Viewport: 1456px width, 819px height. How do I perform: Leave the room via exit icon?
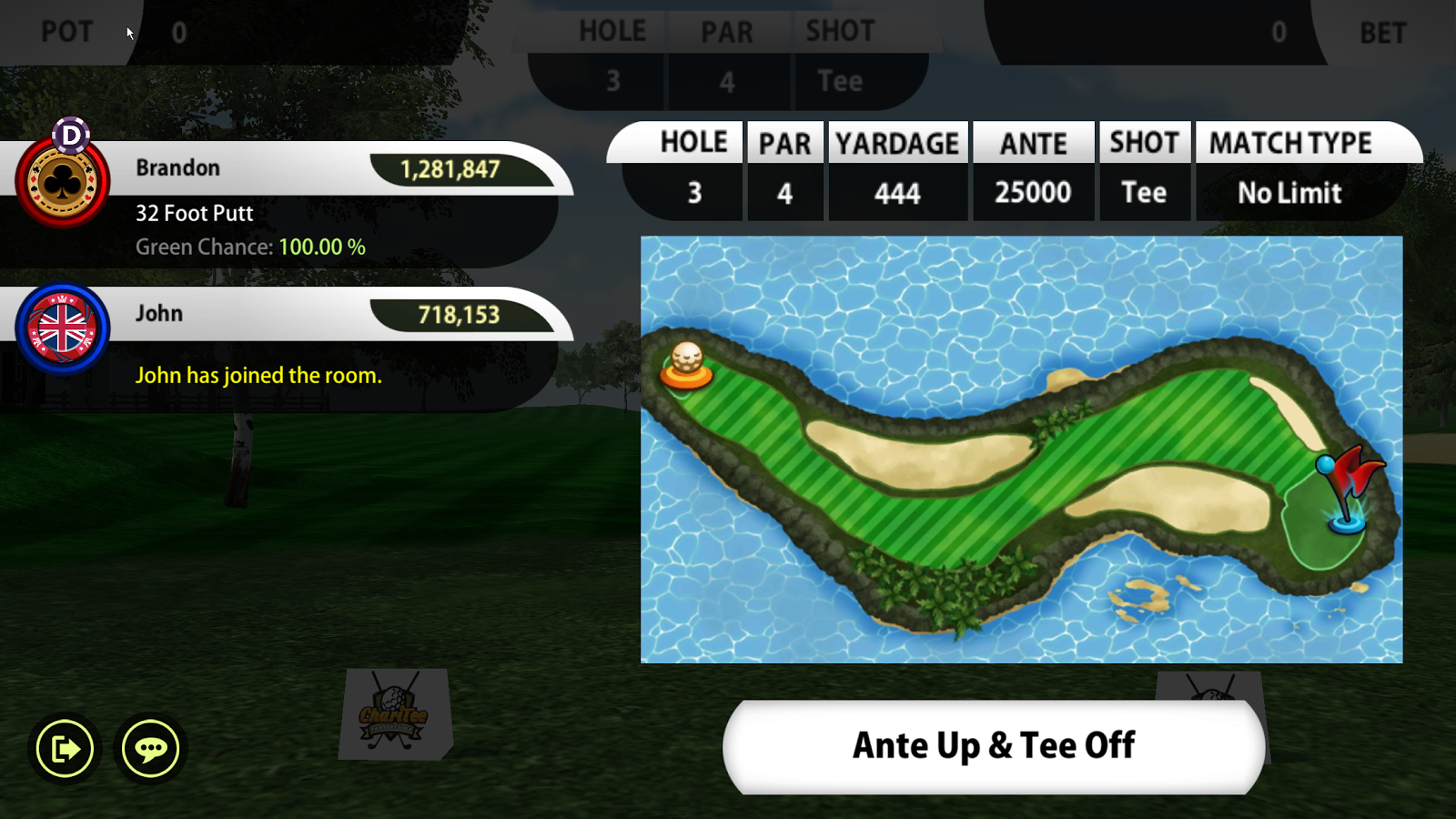click(65, 749)
